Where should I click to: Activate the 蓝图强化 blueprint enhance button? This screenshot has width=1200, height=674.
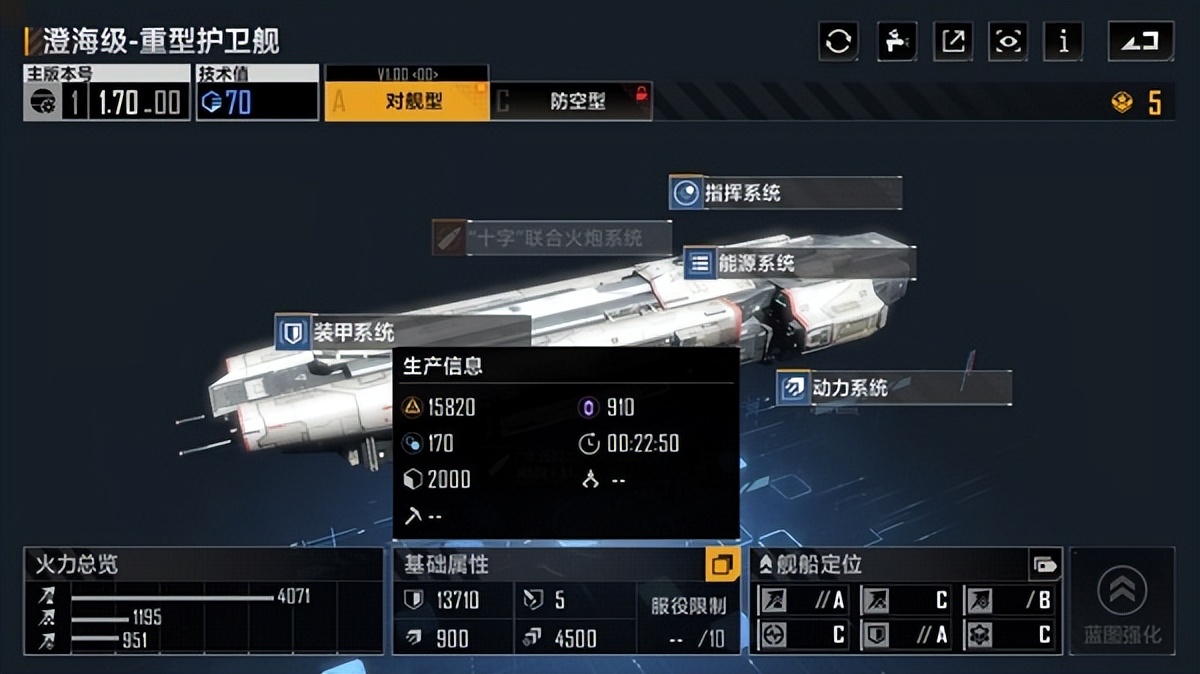(1121, 602)
